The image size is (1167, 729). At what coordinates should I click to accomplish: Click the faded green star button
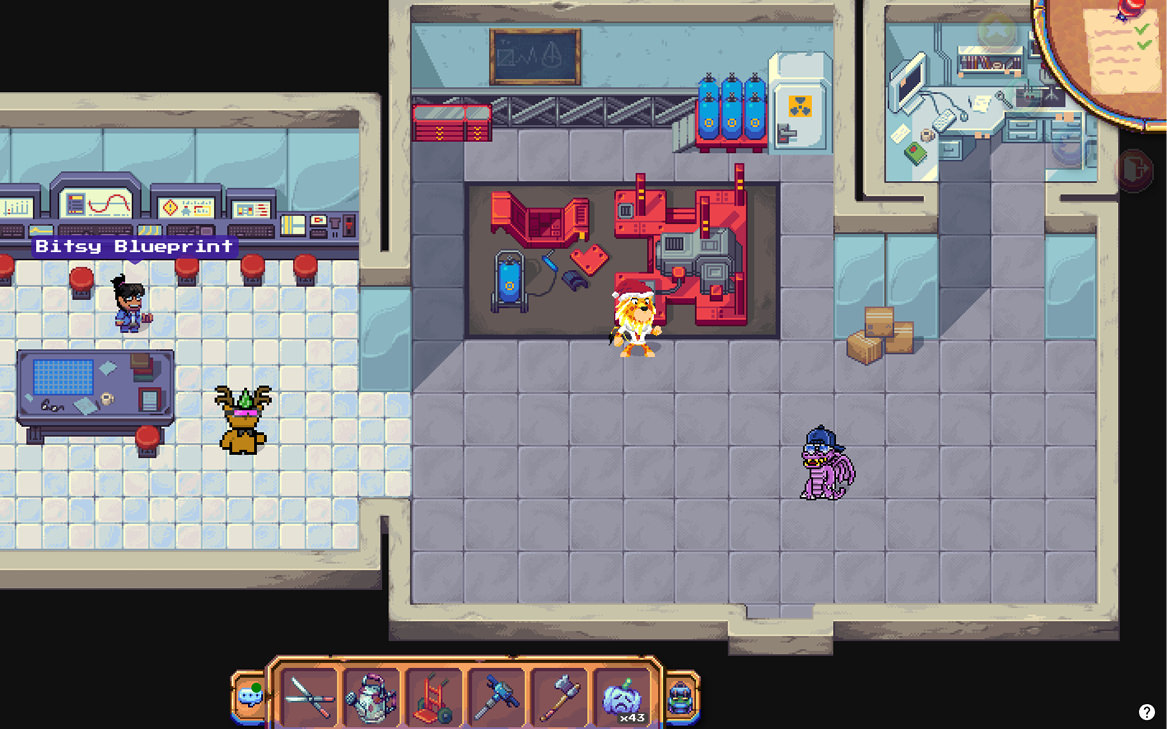(x=996, y=32)
